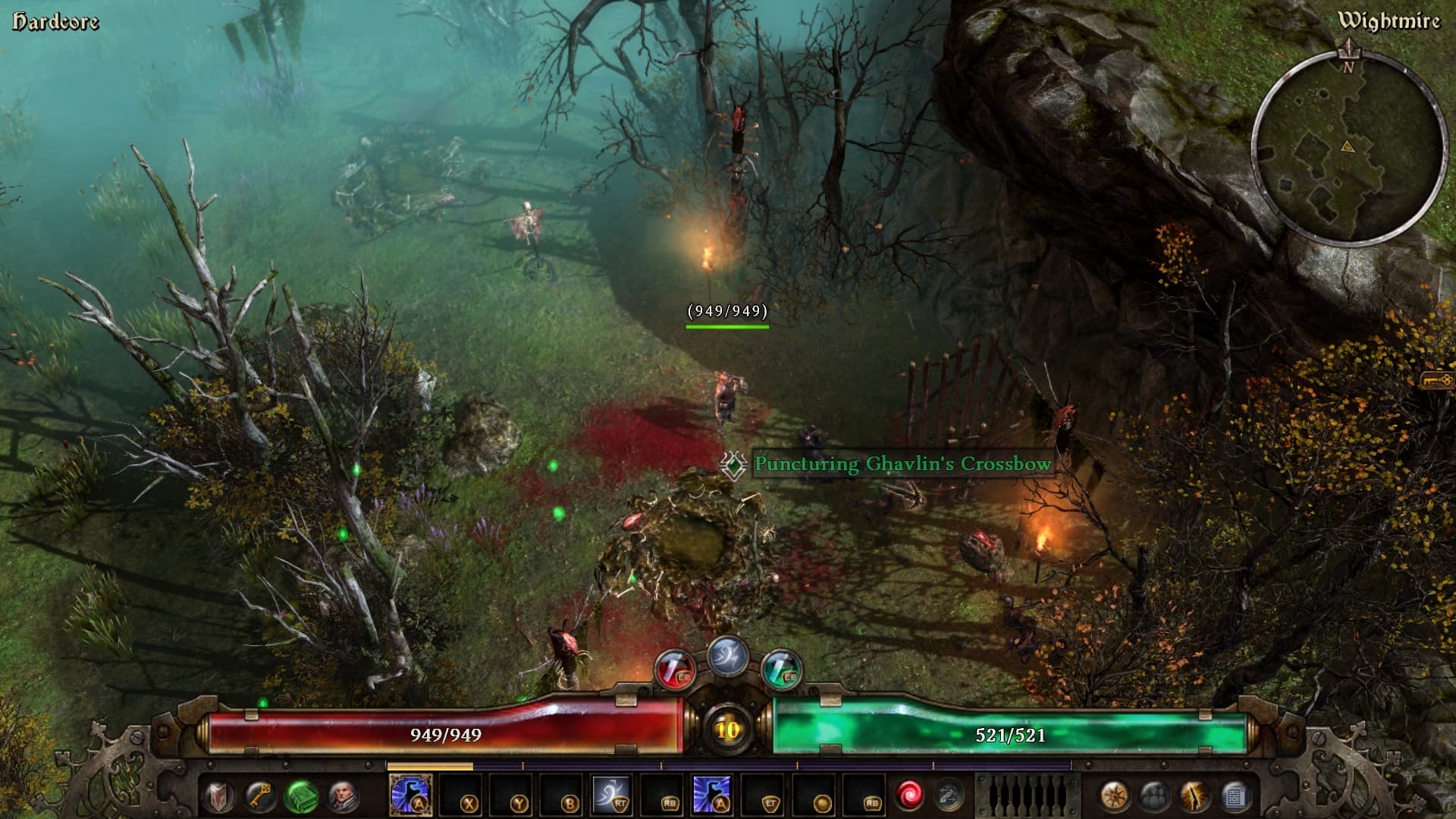1456x819 pixels.
Task: Open the red shield banner icon
Action: pos(219,796)
